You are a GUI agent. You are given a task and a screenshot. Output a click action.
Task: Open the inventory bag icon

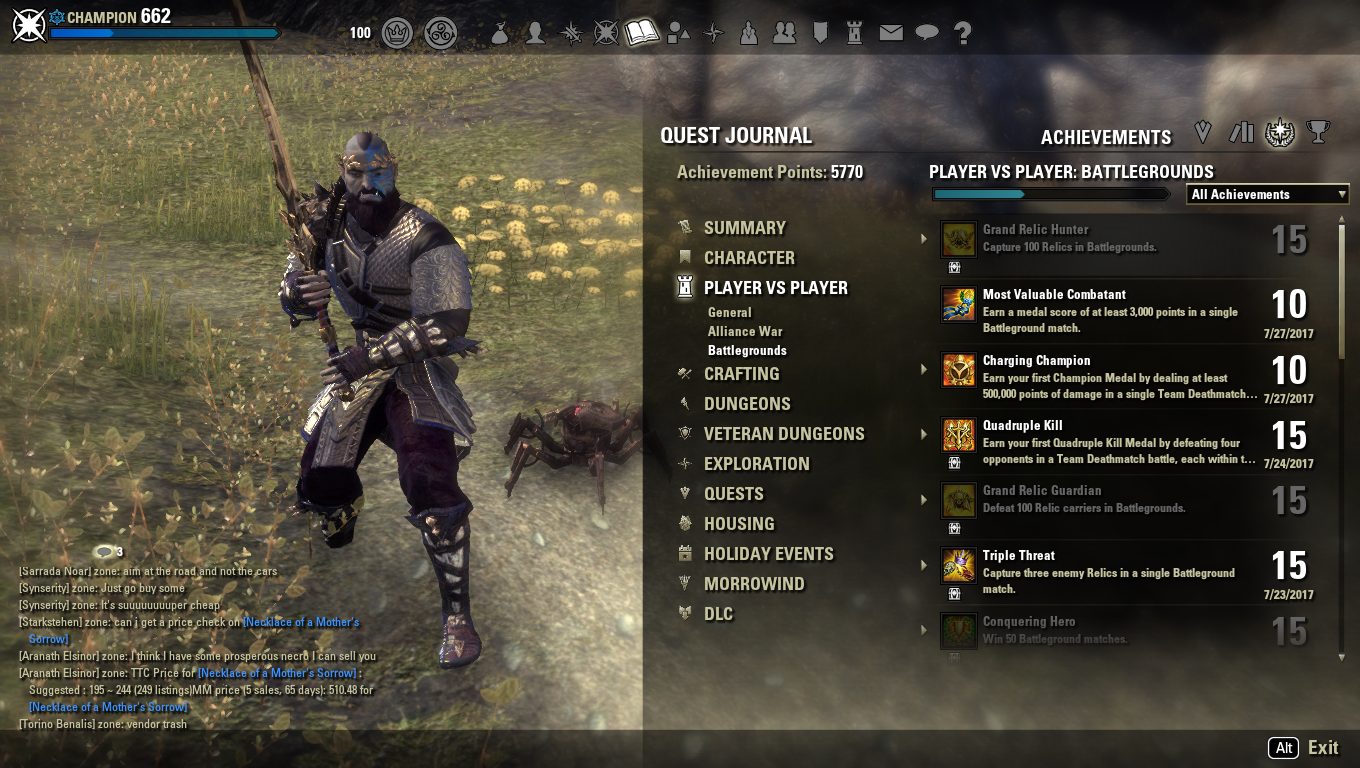click(x=500, y=33)
